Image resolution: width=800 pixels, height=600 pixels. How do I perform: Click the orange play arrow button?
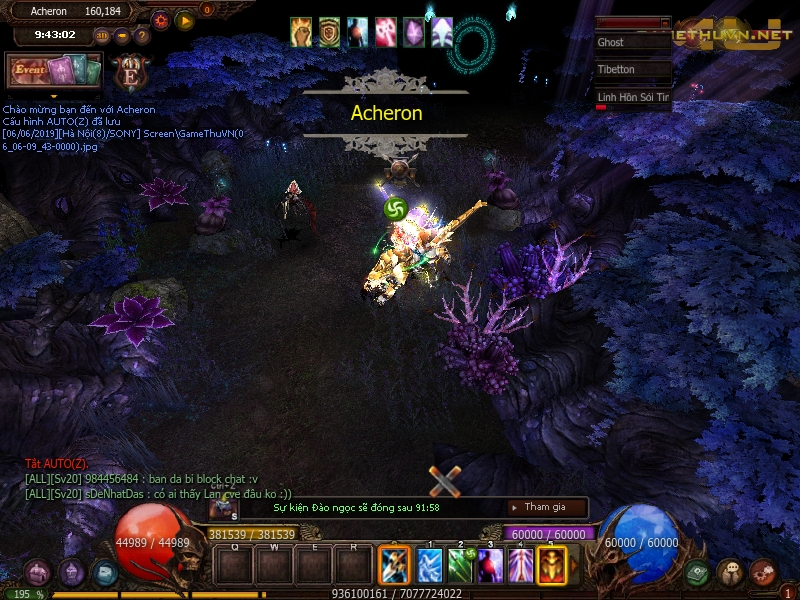(x=185, y=19)
